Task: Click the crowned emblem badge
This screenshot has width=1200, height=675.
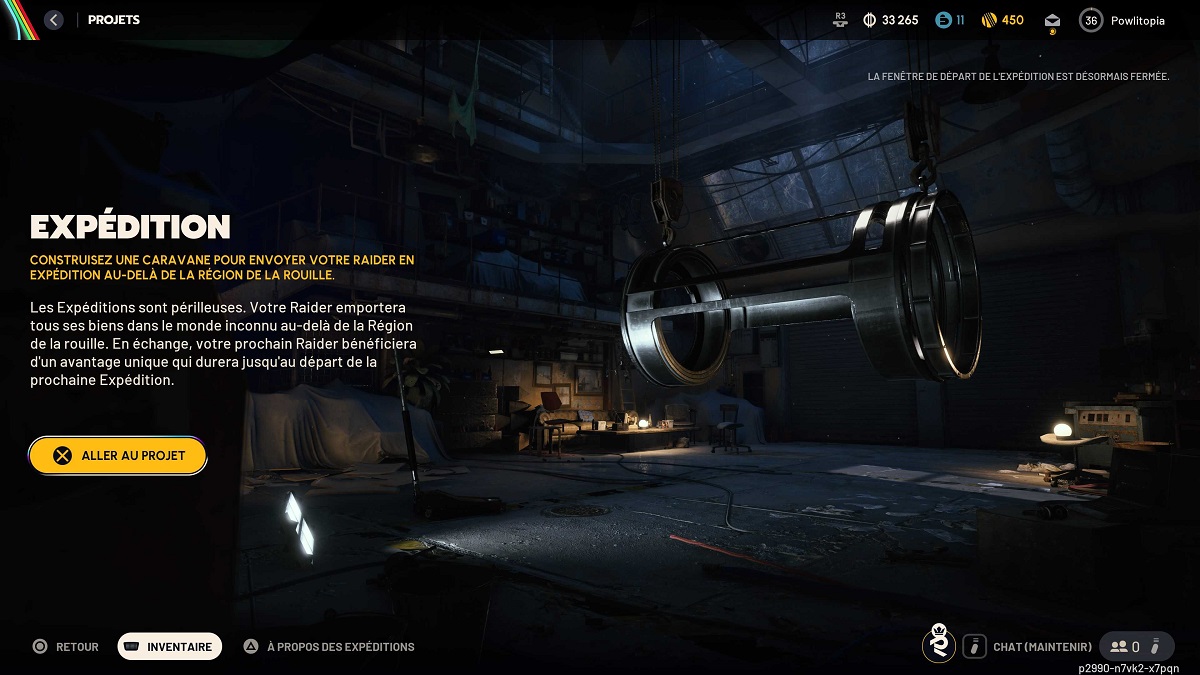Action: (x=938, y=646)
